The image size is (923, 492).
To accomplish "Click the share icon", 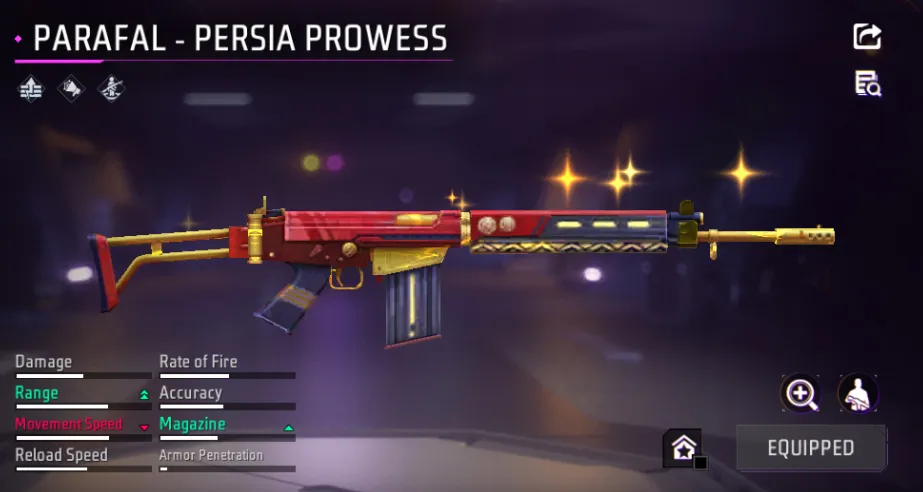I will pyautogui.click(x=867, y=37).
